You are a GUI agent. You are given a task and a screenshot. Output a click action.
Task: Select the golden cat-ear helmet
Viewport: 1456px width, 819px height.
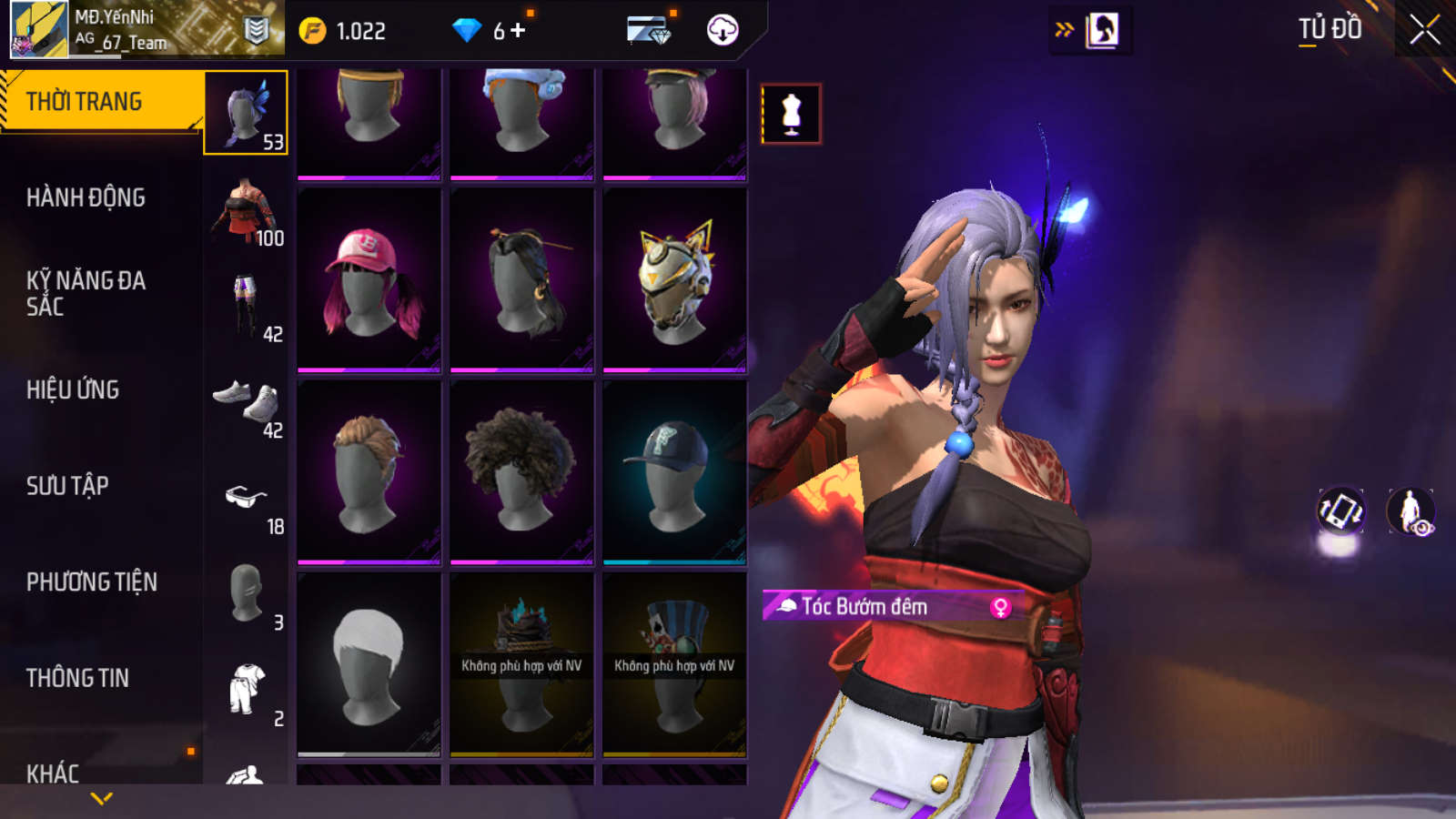[x=674, y=280]
